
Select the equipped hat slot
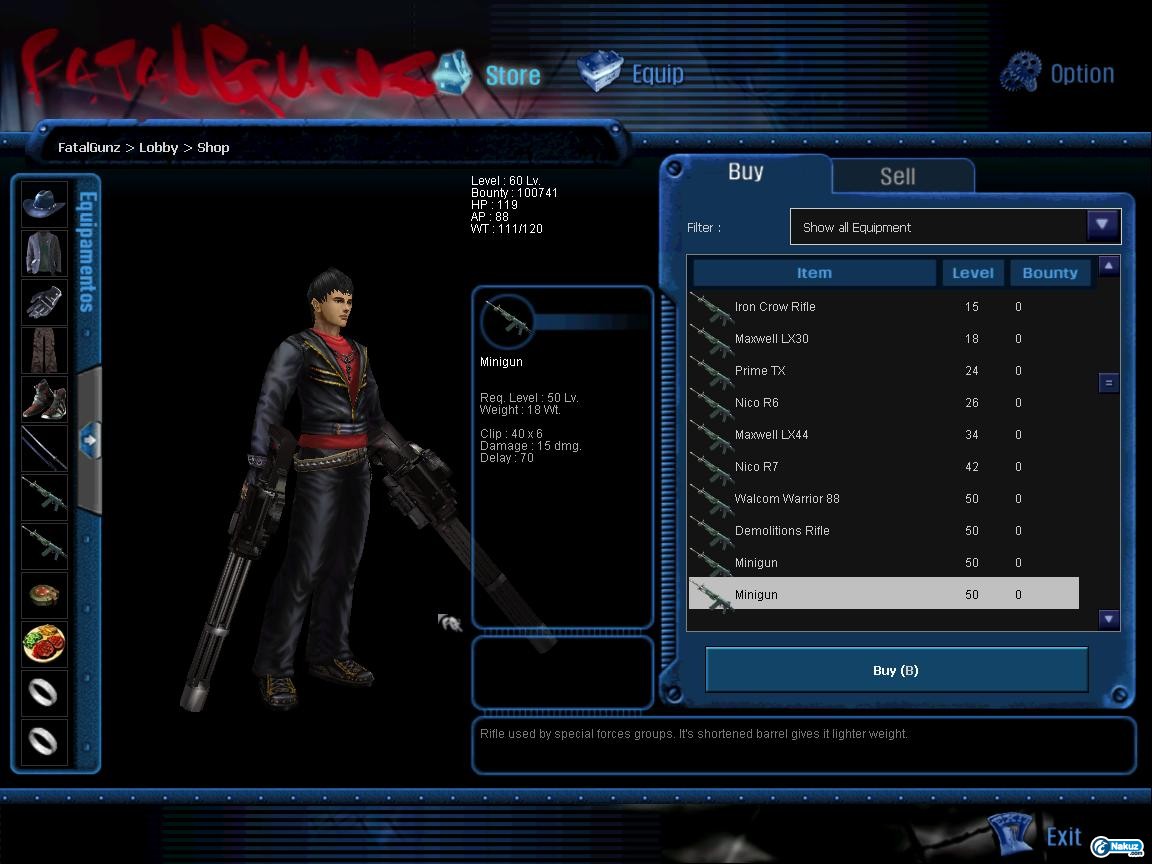coord(45,204)
